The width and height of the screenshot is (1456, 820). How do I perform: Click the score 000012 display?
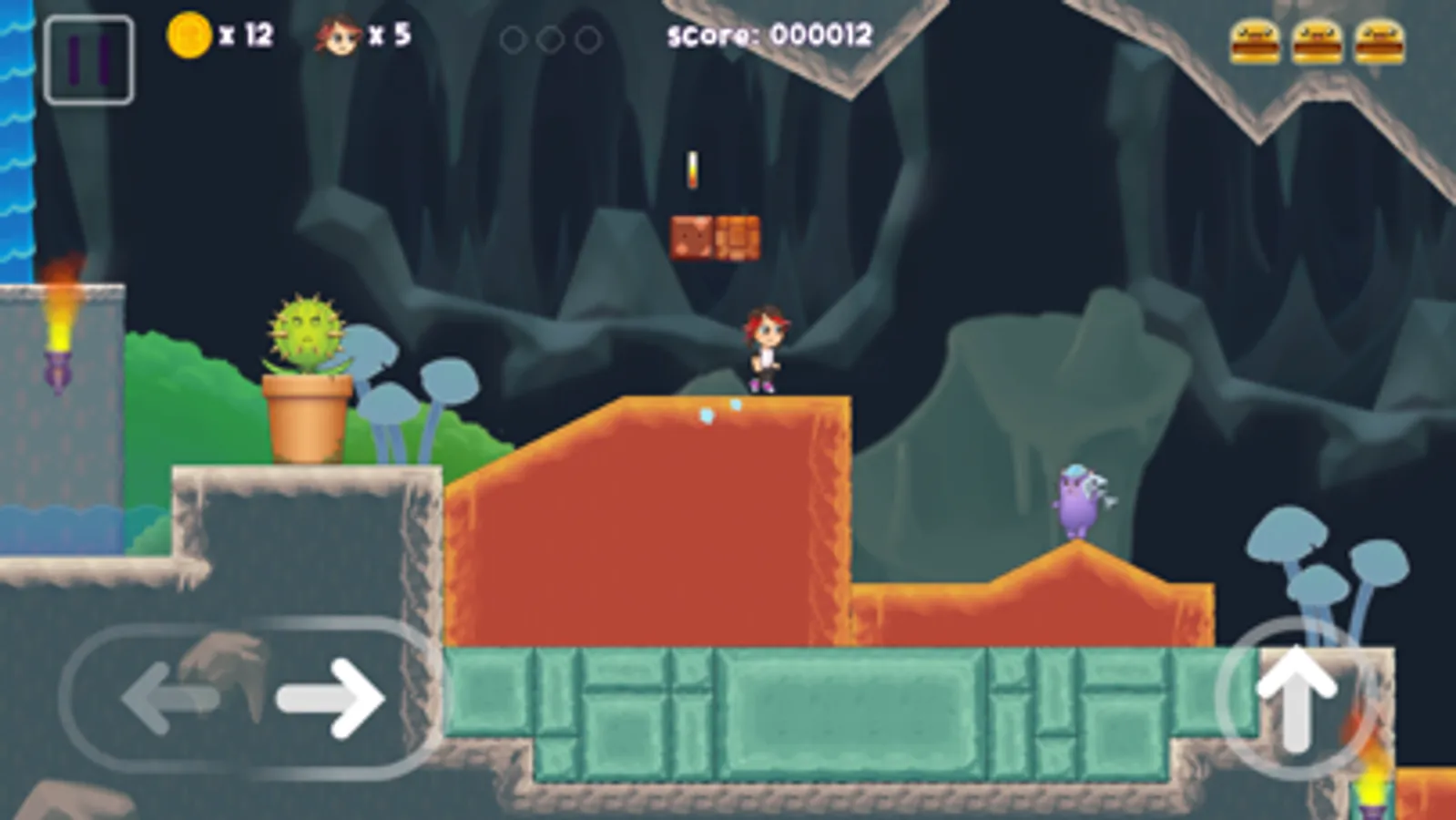pyautogui.click(x=768, y=35)
